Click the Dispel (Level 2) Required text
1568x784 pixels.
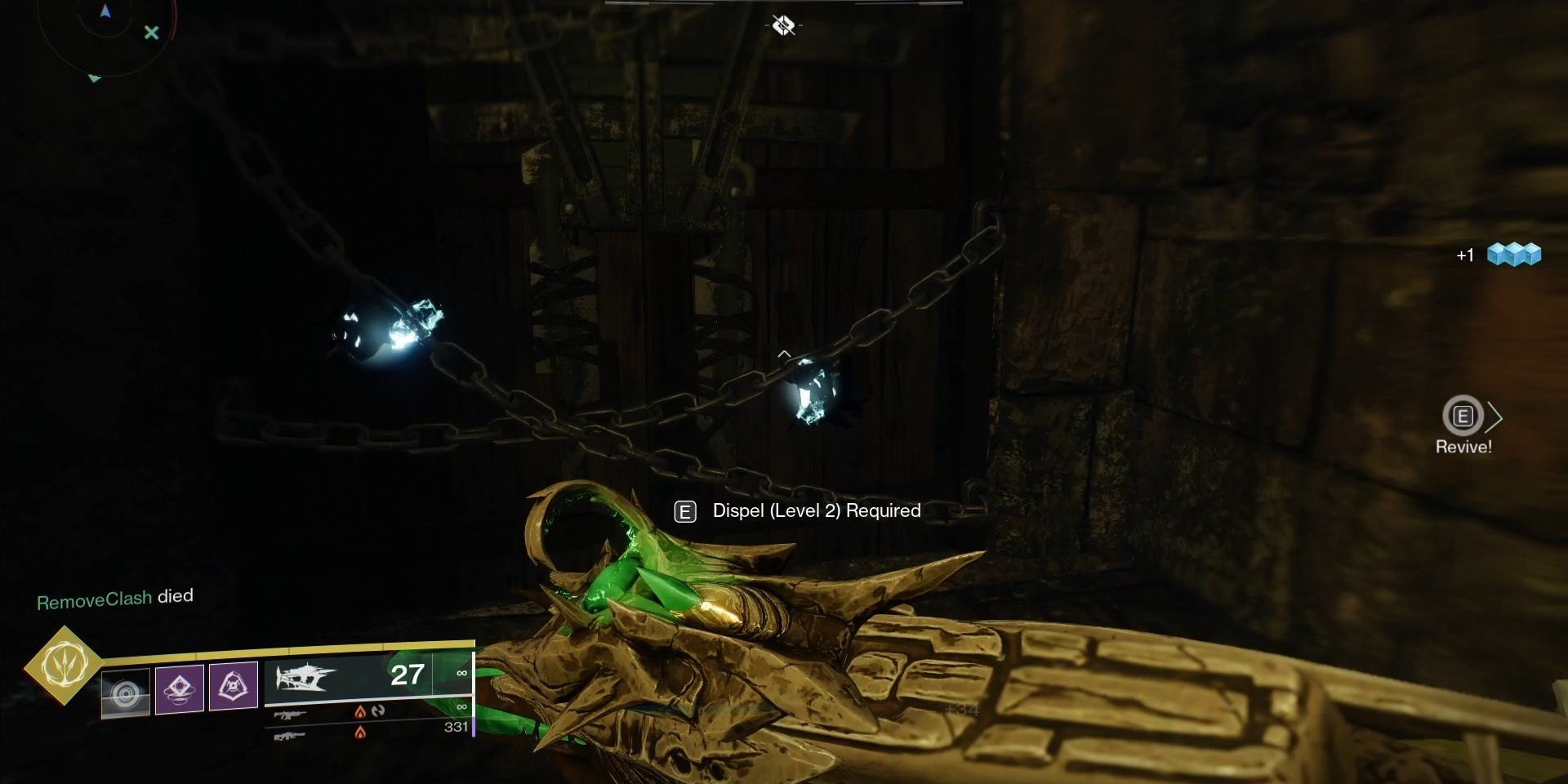pyautogui.click(x=814, y=510)
